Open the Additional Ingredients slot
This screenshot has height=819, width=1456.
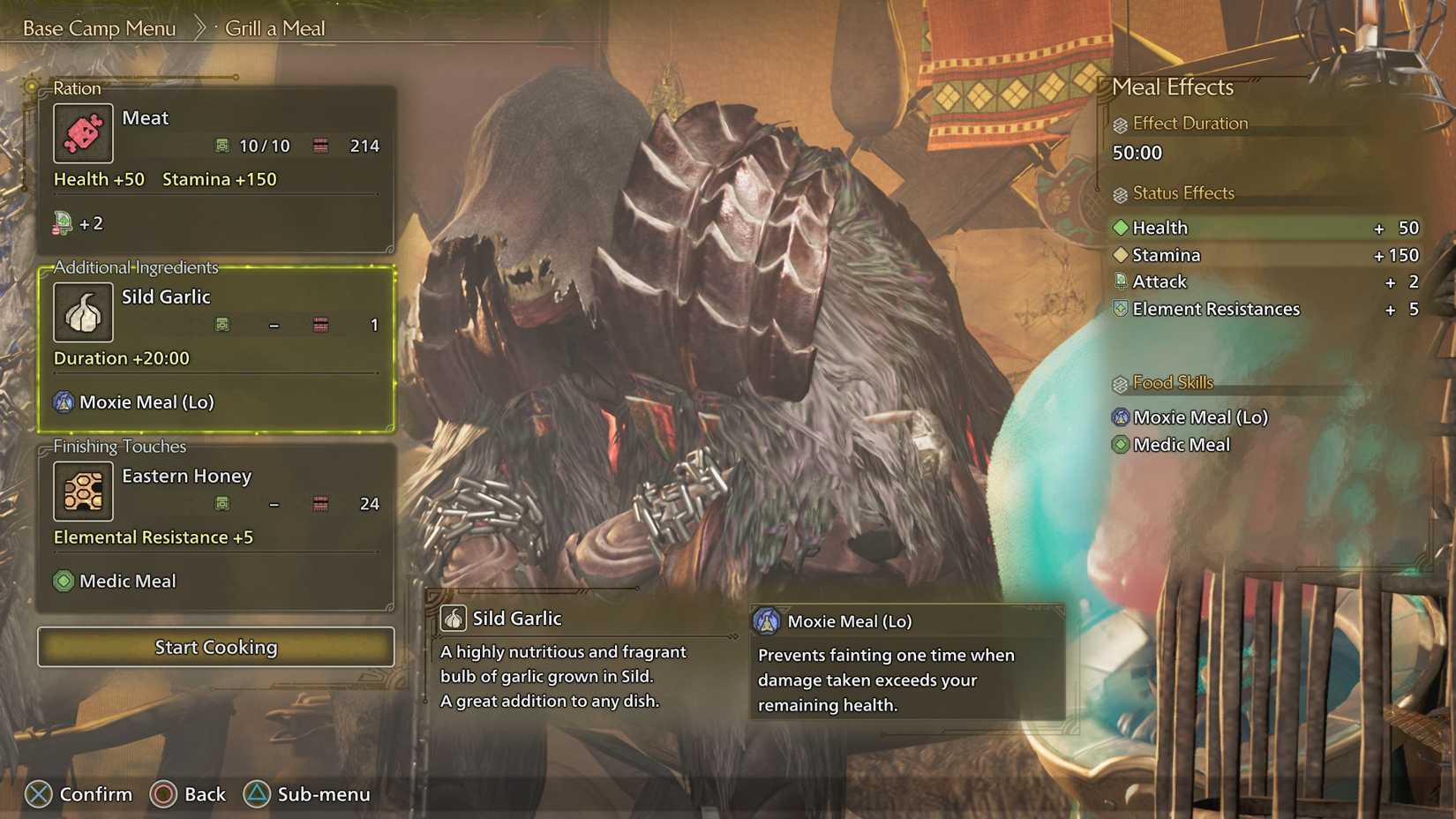(216, 344)
